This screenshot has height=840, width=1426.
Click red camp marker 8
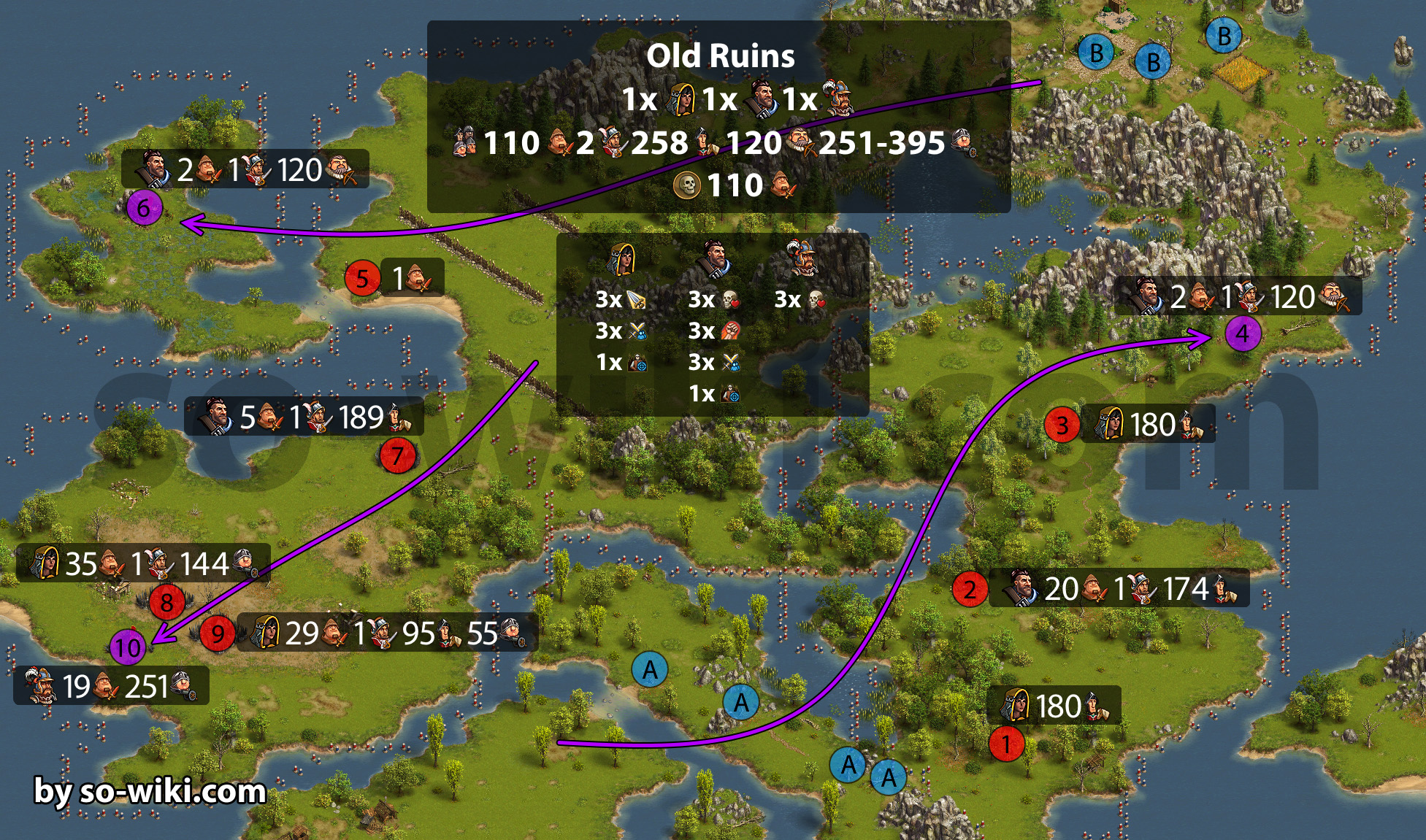[166, 602]
